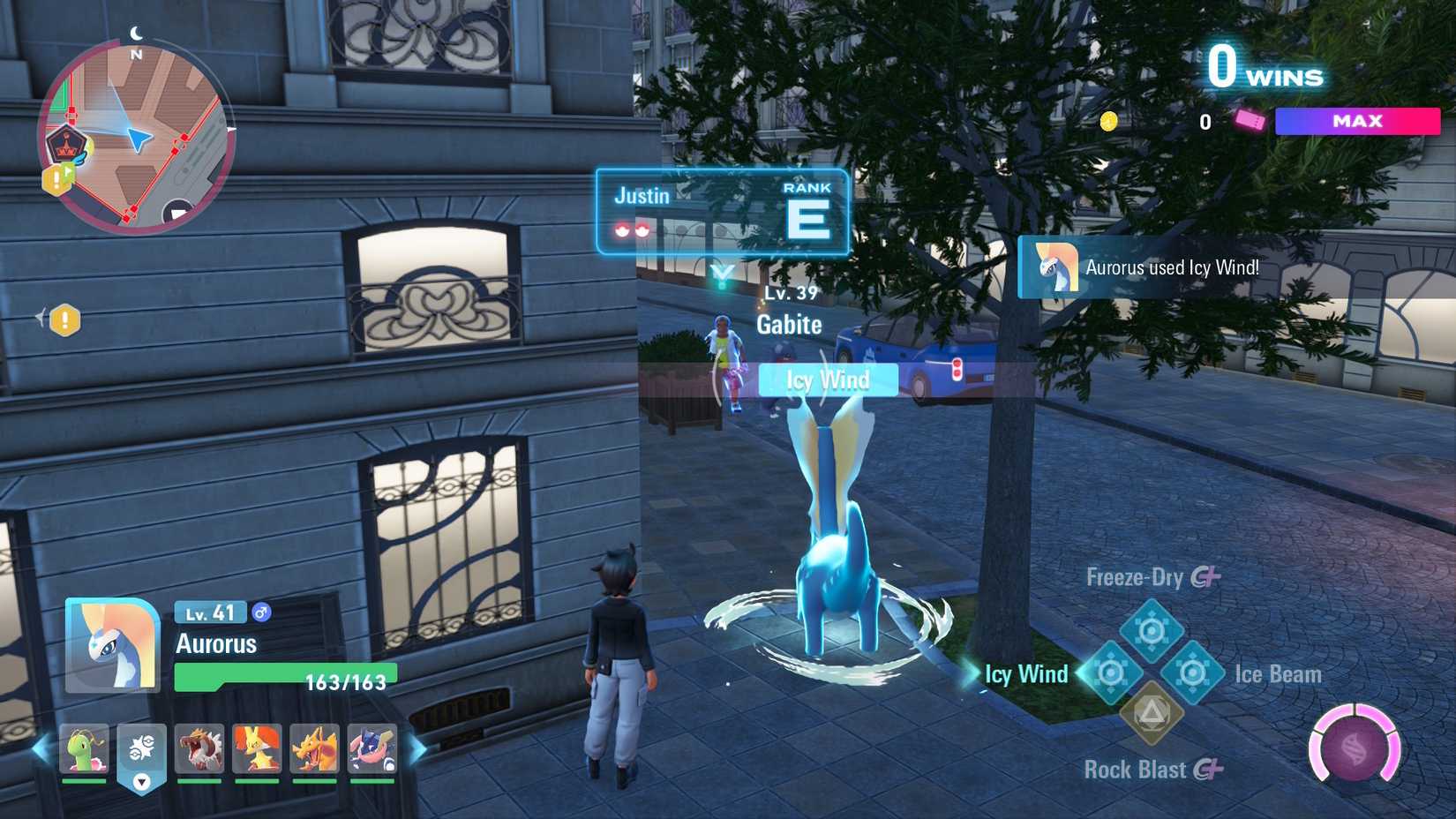Click the crown battle zone marker on minimap
1456x819 pixels.
click(x=66, y=144)
